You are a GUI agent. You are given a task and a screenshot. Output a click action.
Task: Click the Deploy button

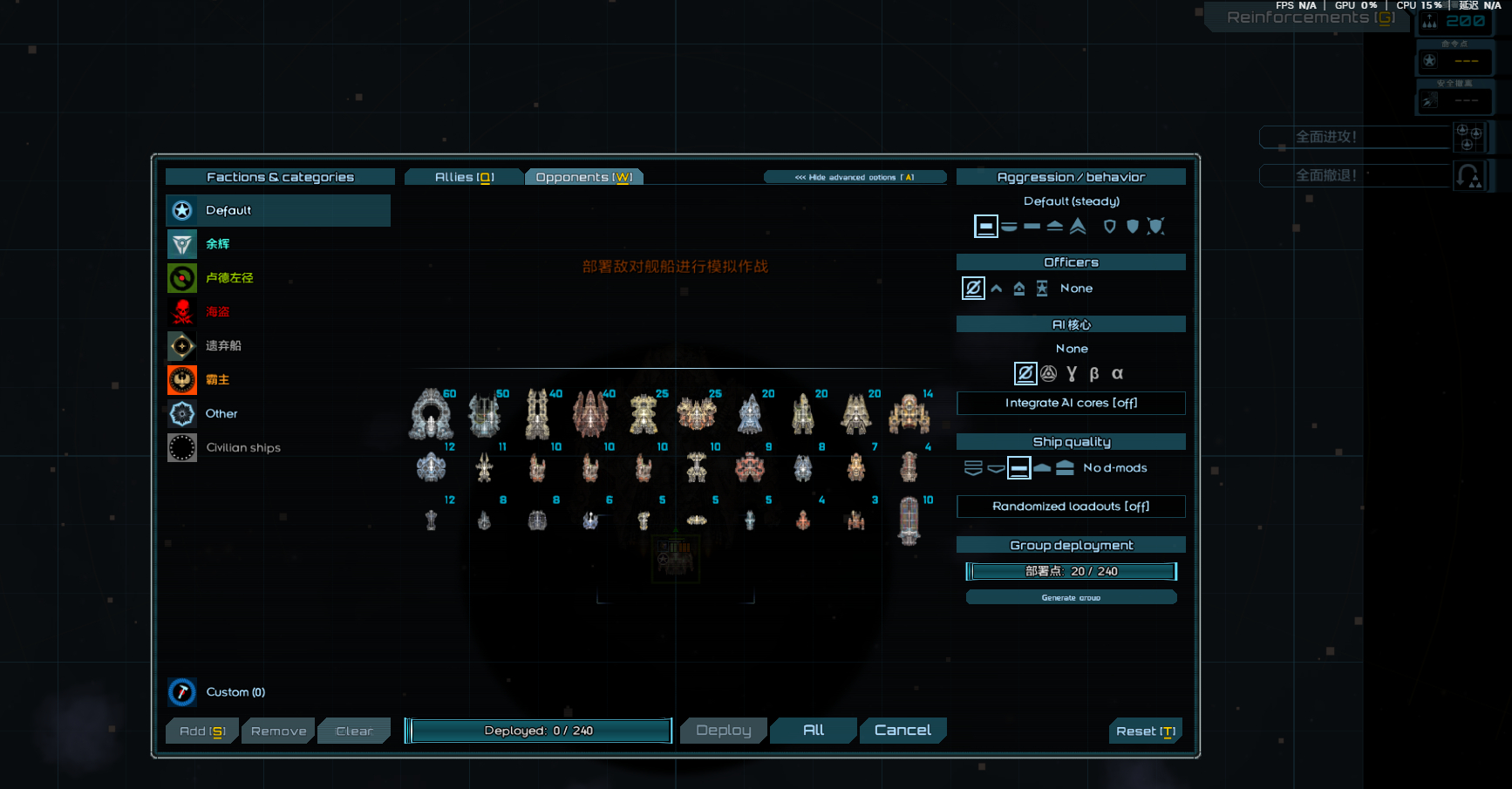click(723, 731)
